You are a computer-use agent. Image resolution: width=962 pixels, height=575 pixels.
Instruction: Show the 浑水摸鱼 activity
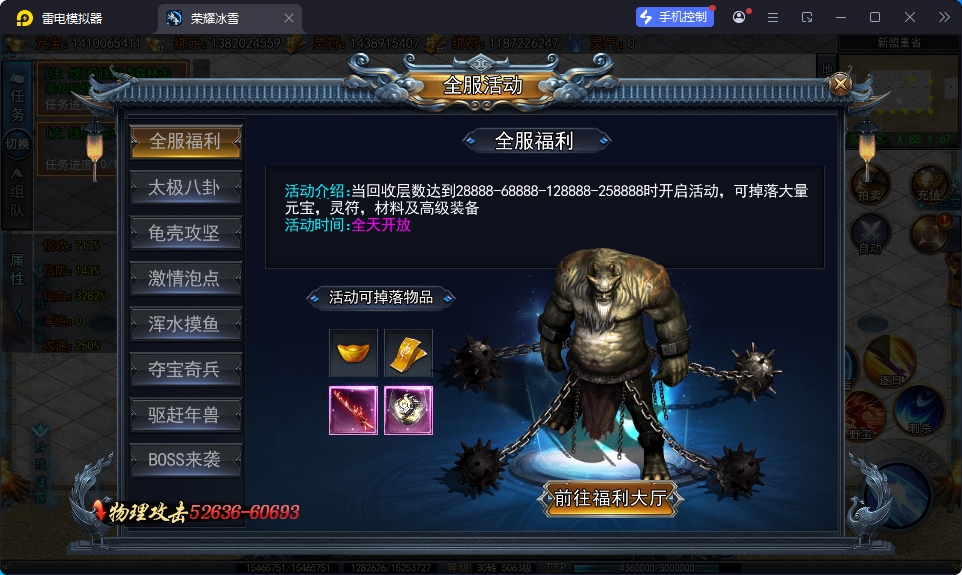(x=185, y=324)
